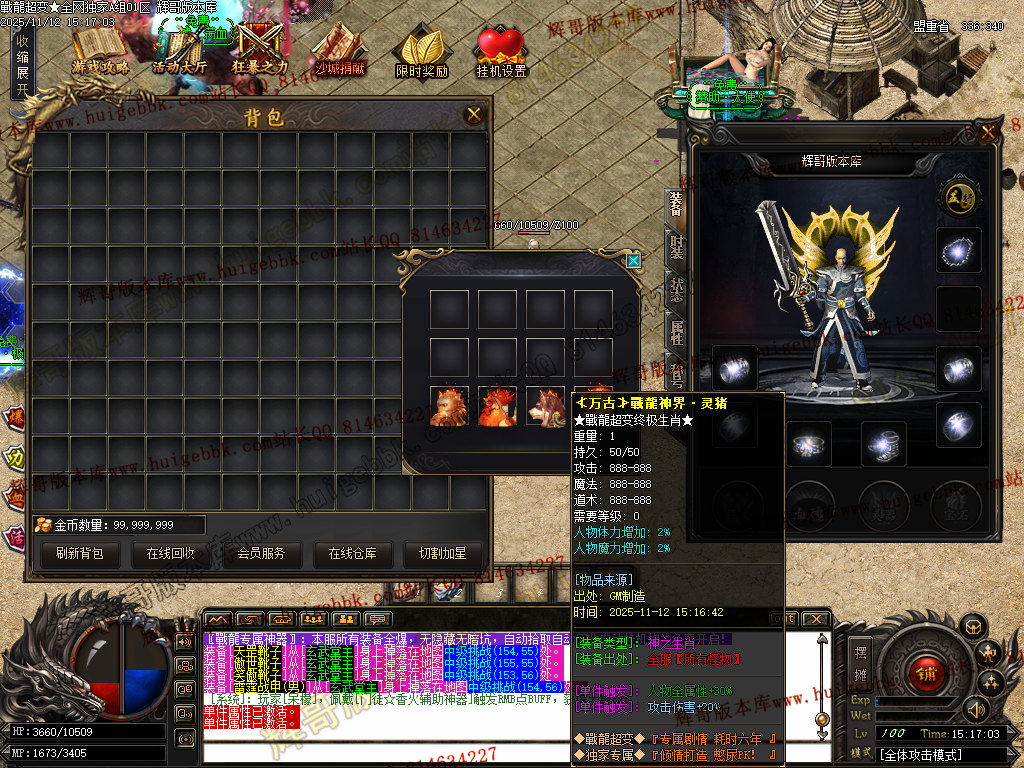Open the 挂机设置 auto-play settings
Screen dimensions: 1024x768
[x=501, y=52]
